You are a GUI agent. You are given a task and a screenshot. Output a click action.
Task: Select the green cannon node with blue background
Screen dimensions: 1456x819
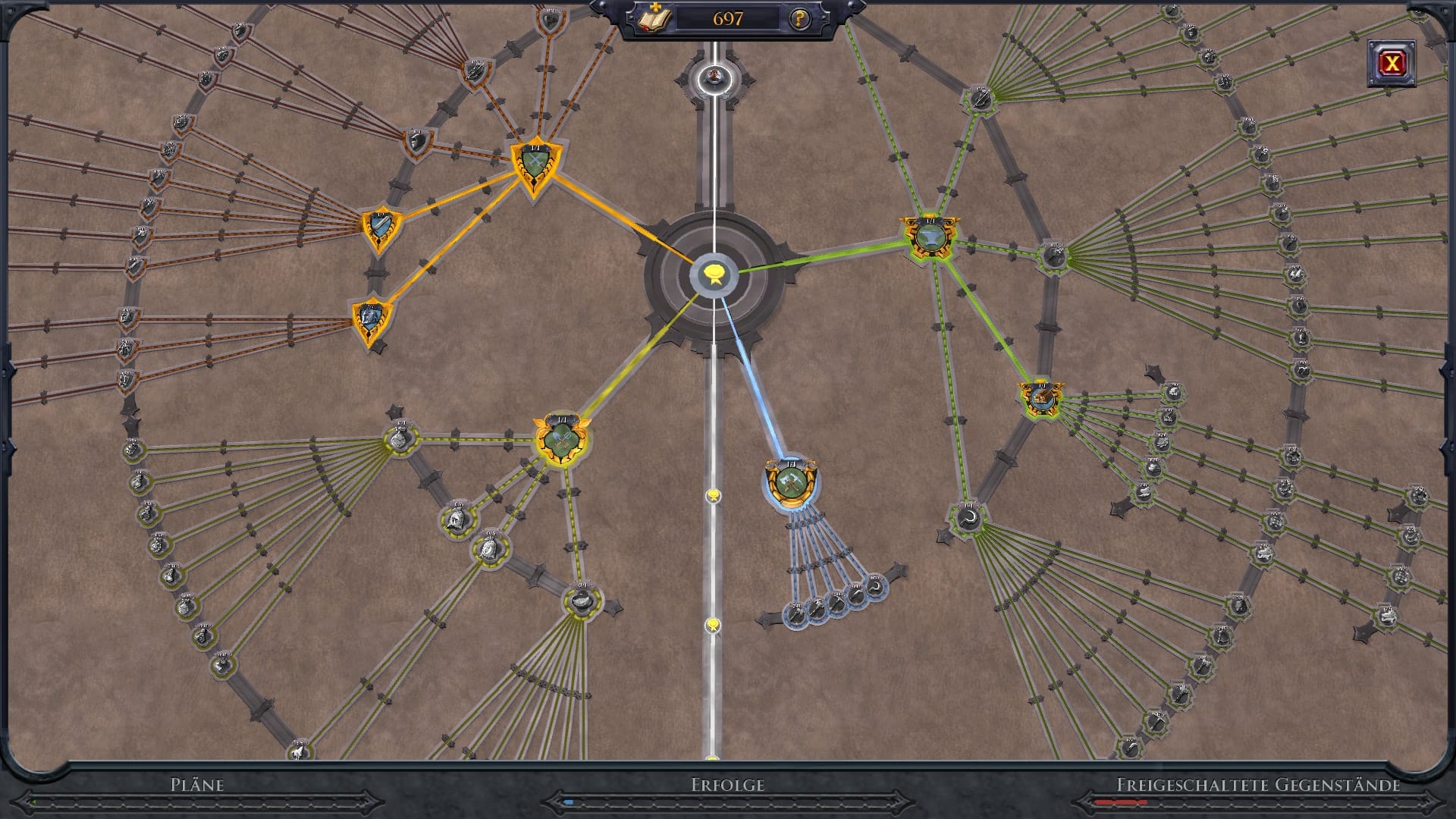1040,398
